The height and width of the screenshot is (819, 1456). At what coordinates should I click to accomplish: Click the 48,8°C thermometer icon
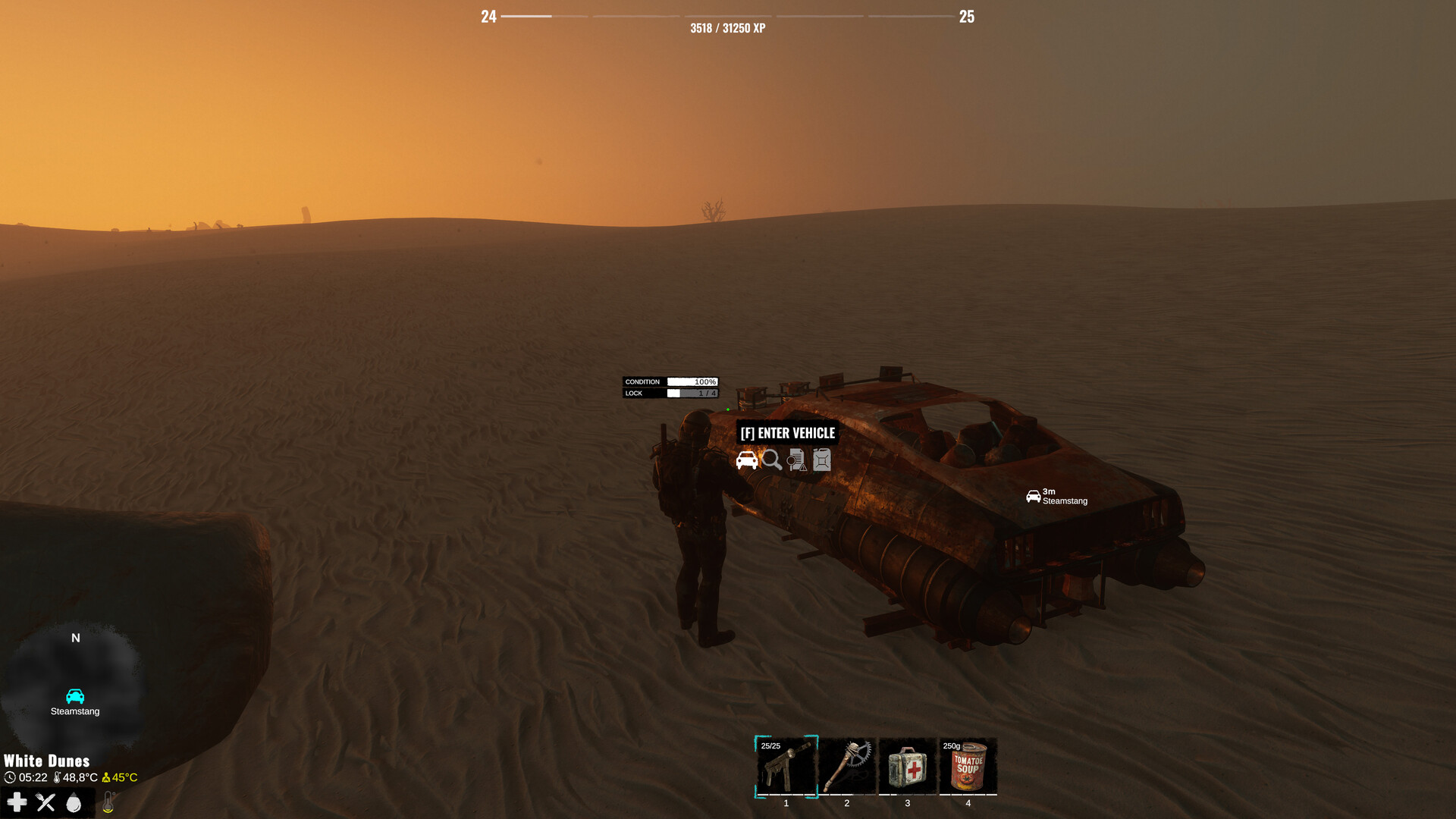[x=58, y=777]
